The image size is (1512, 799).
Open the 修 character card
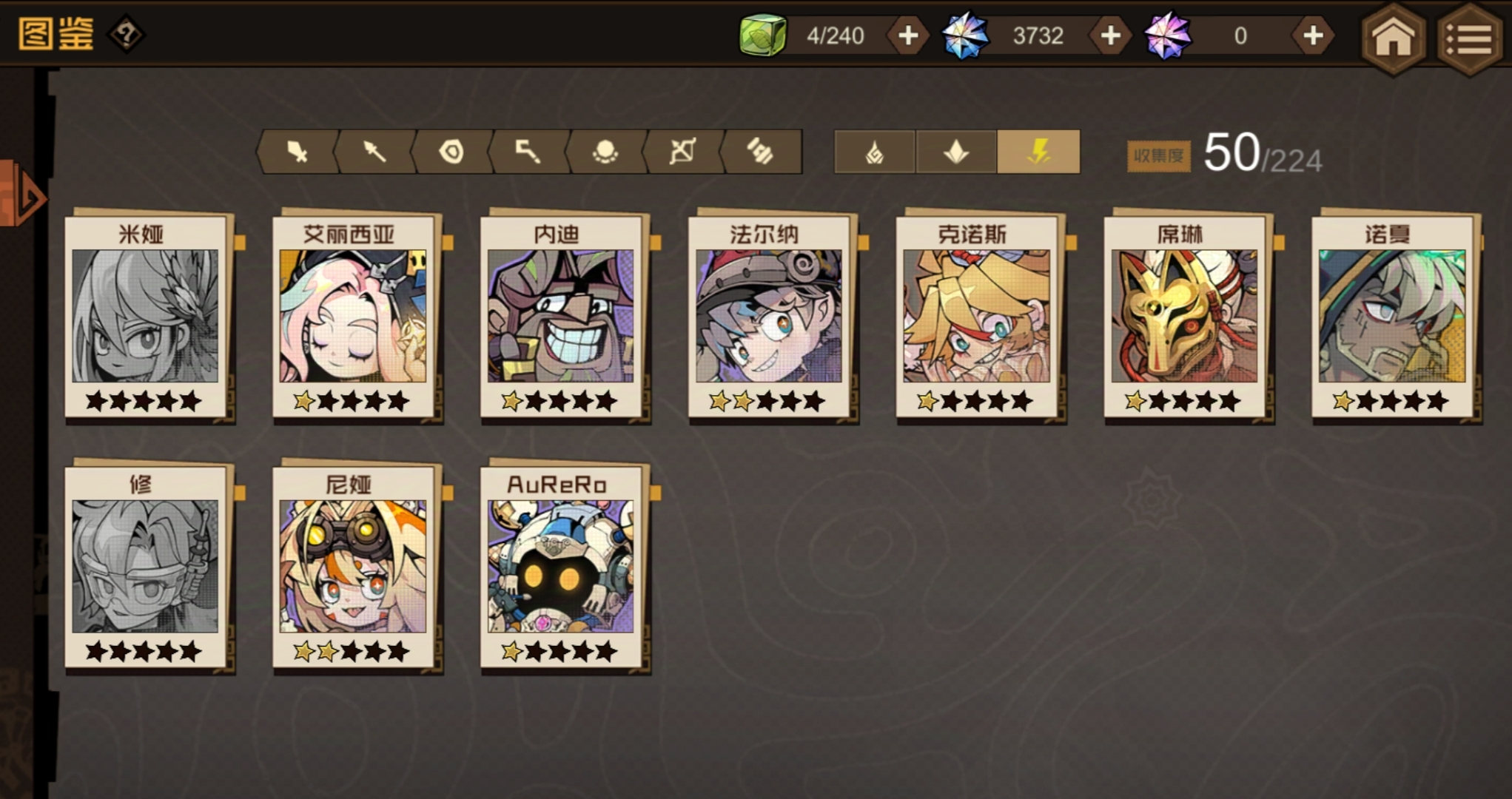pos(145,567)
